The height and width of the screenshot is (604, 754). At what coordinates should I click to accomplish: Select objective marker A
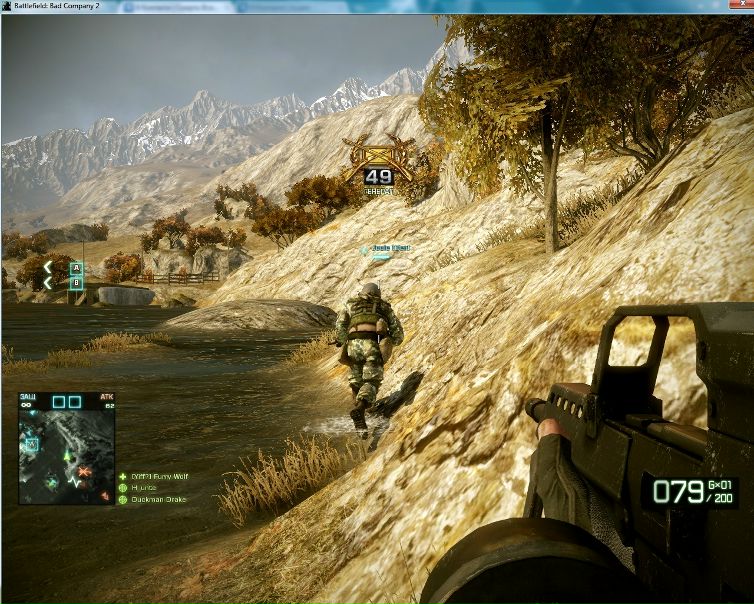point(76,268)
